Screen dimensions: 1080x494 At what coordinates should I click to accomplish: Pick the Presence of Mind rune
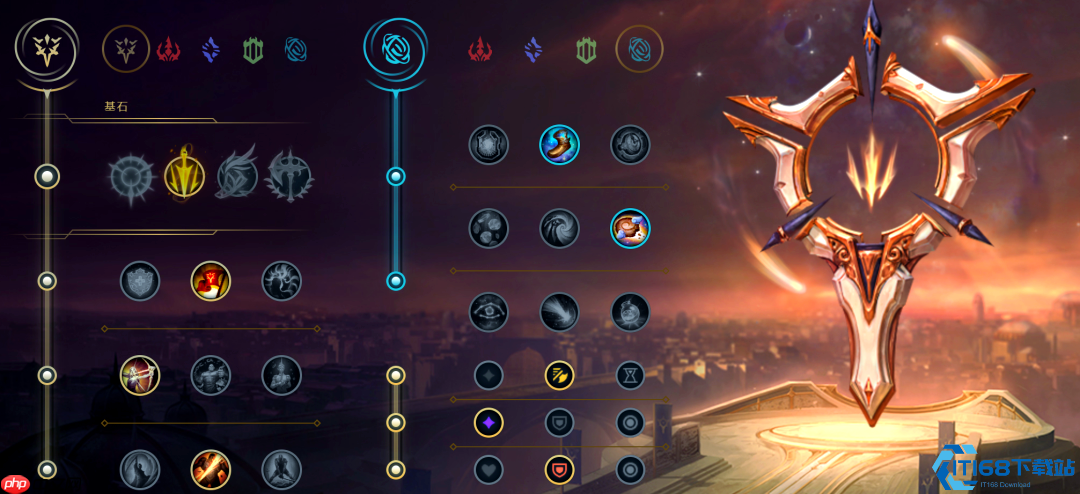click(282, 281)
